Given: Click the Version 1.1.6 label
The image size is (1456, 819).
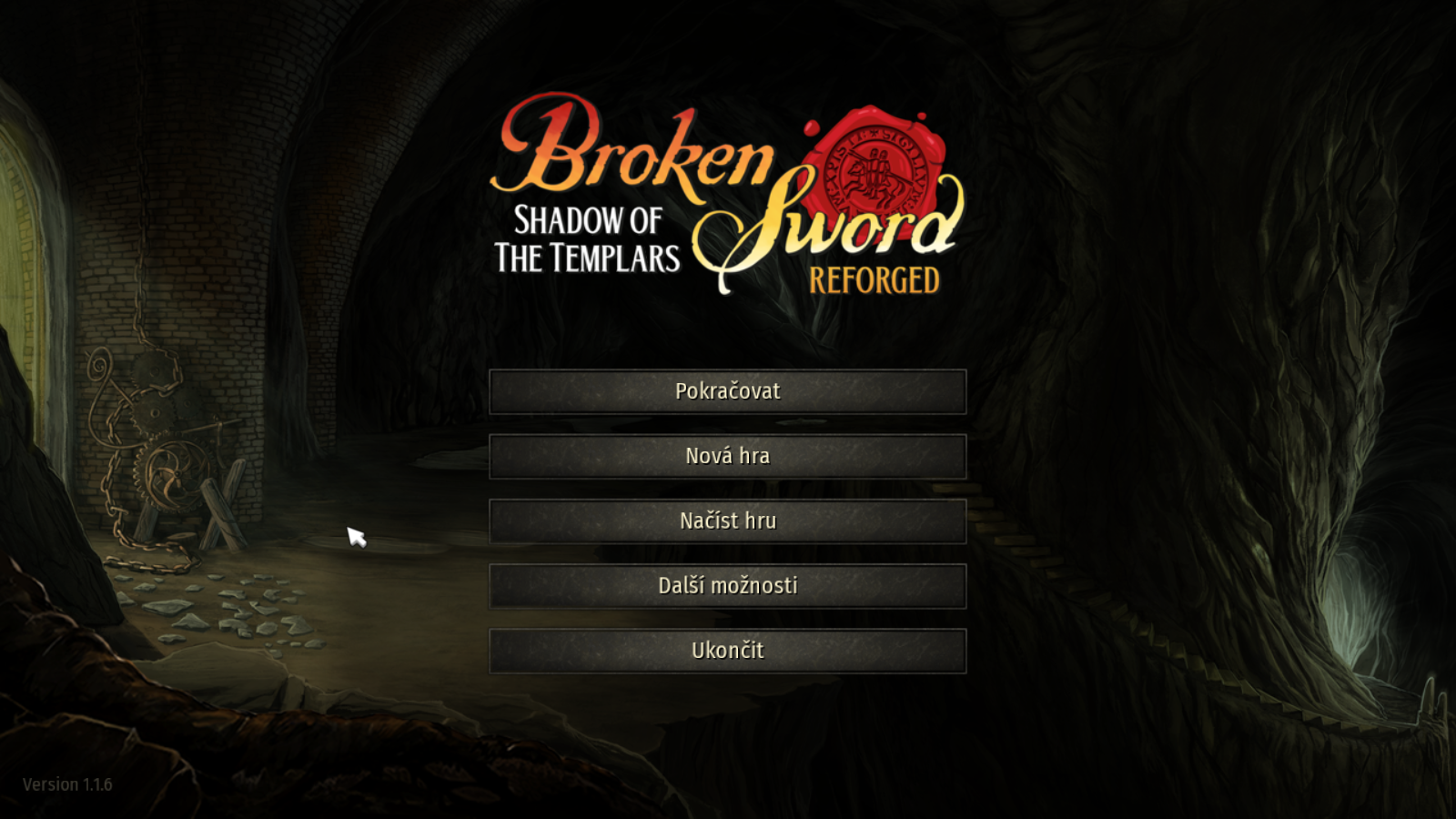Looking at the screenshot, I should pos(68,784).
